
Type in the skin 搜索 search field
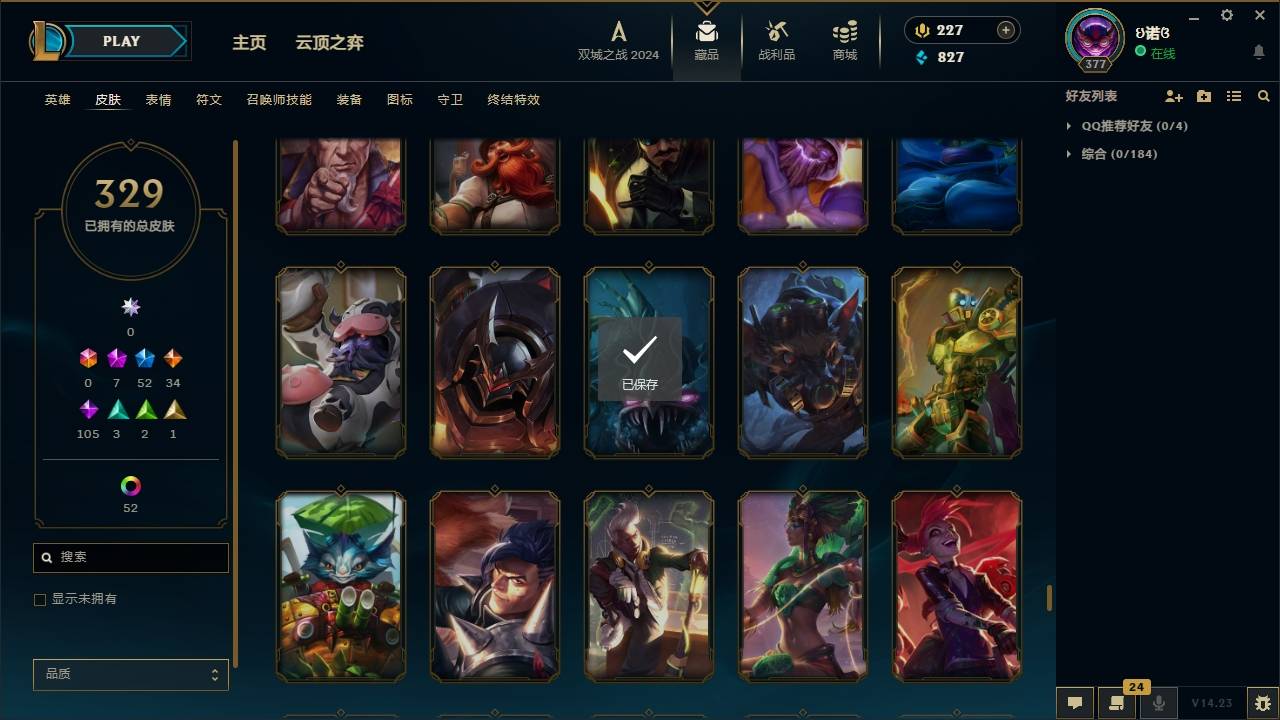(130, 557)
